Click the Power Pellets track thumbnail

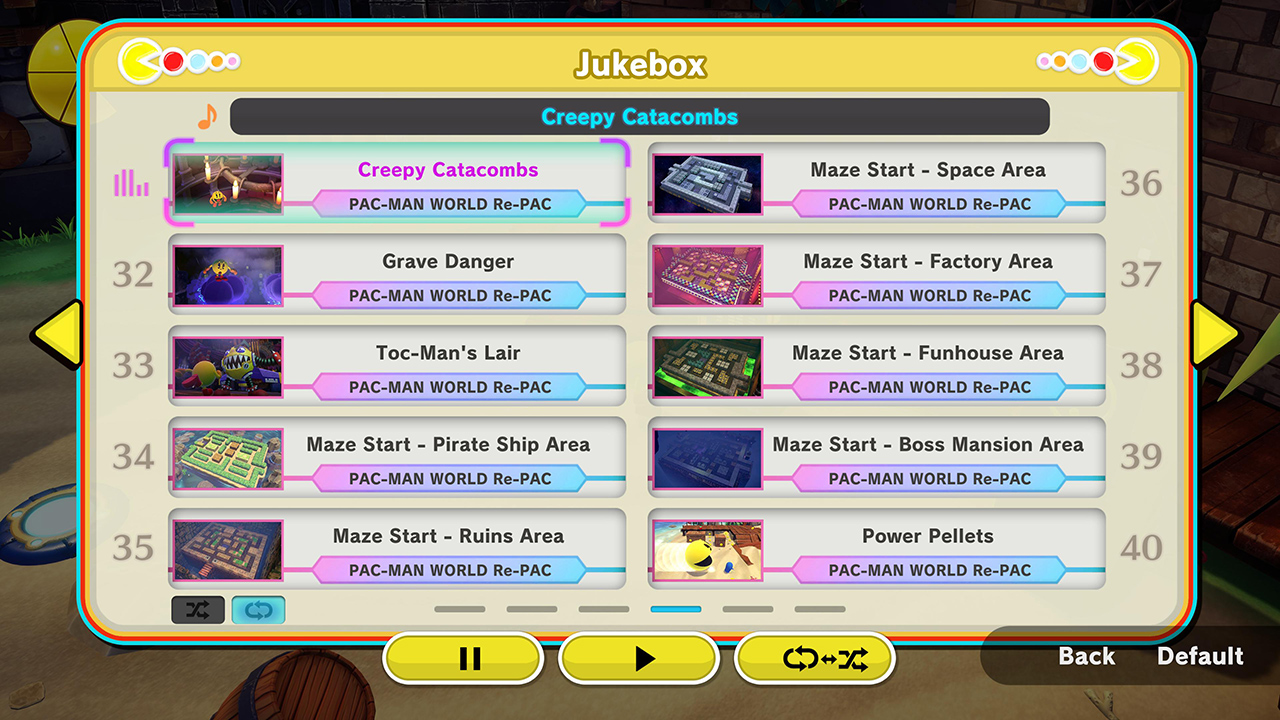pos(707,548)
